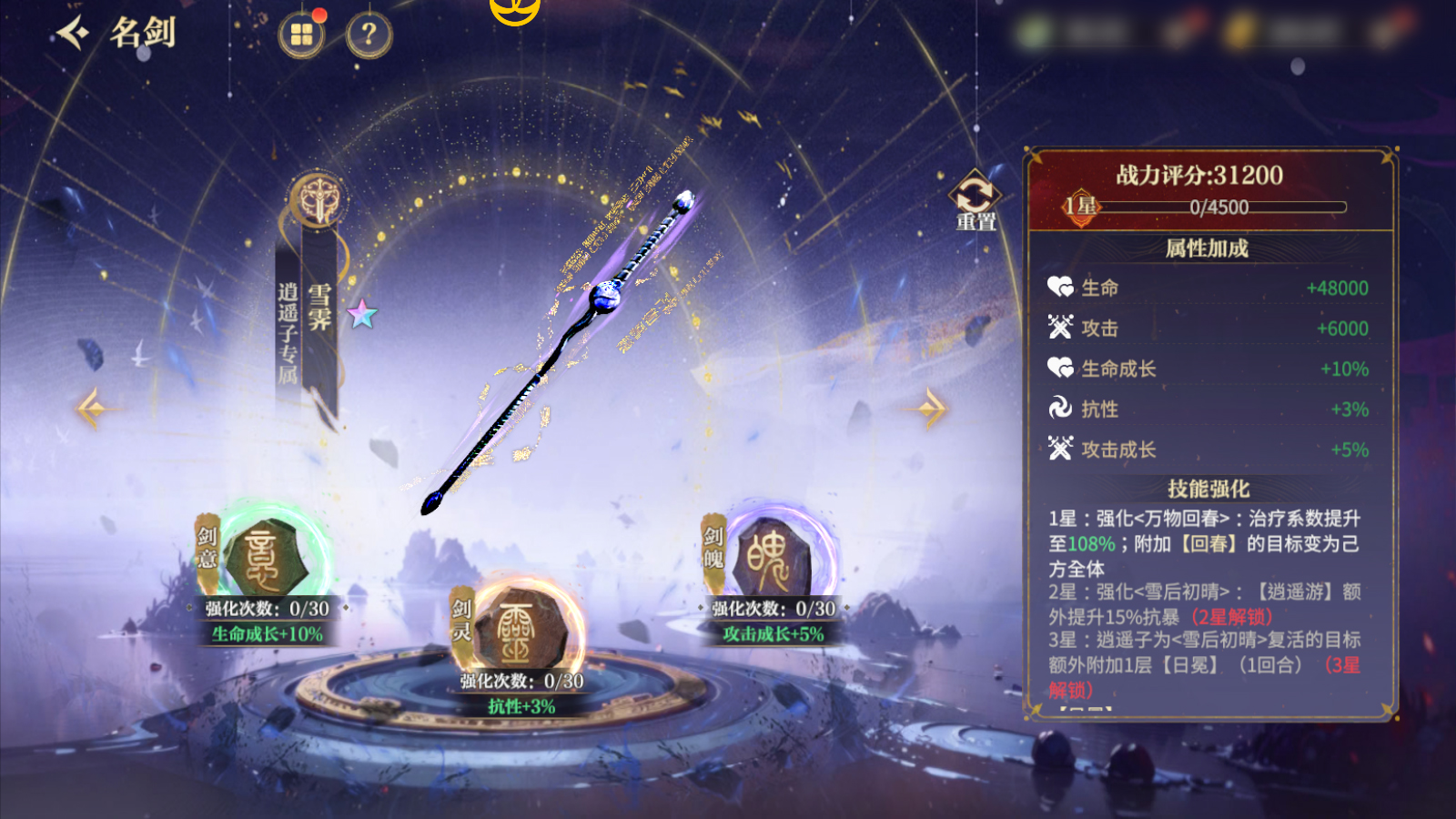The width and height of the screenshot is (1456, 819).
Task: Go back using the arrow beside 名剑
Action: [x=74, y=34]
